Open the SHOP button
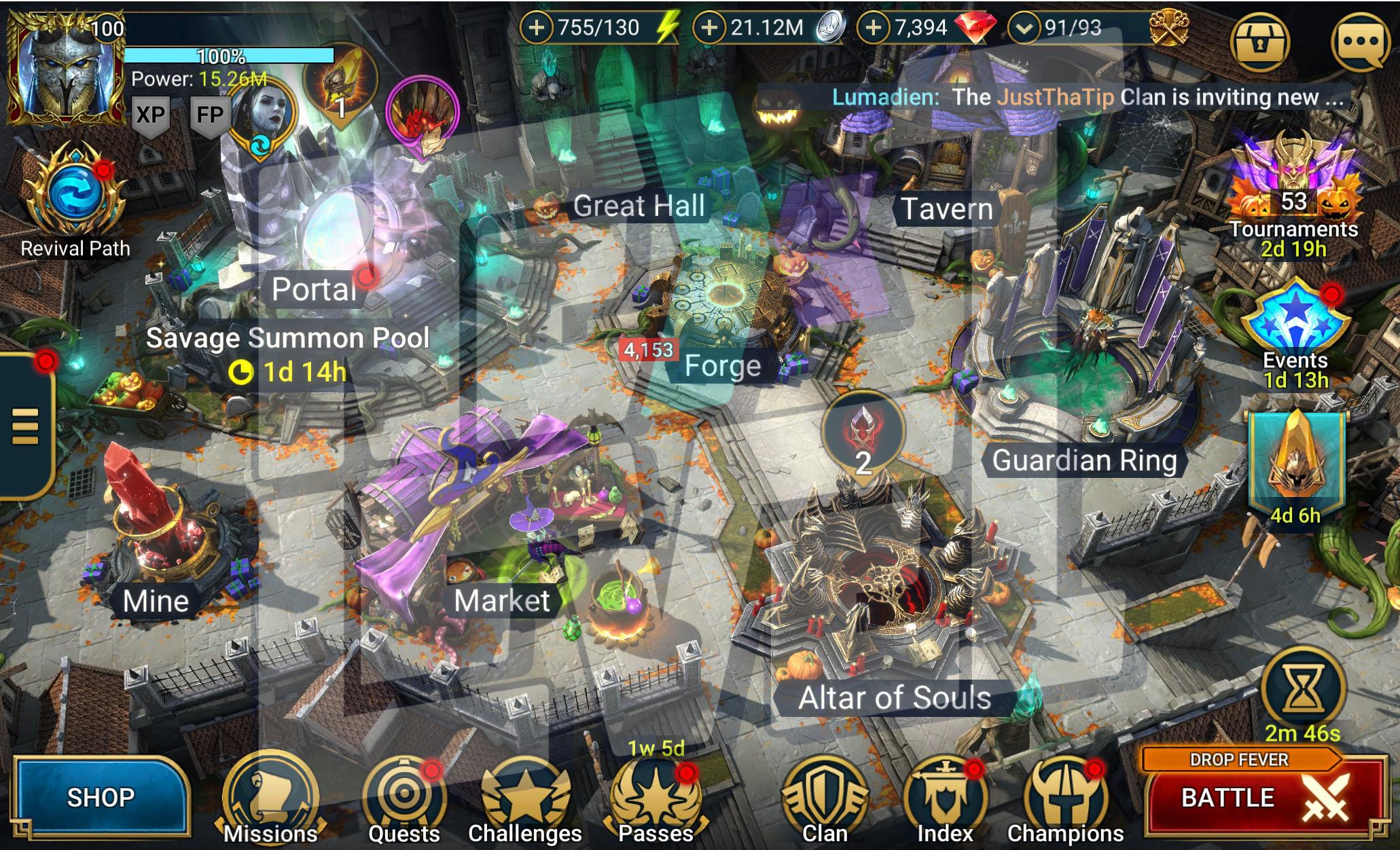1400x850 pixels. pos(101,797)
